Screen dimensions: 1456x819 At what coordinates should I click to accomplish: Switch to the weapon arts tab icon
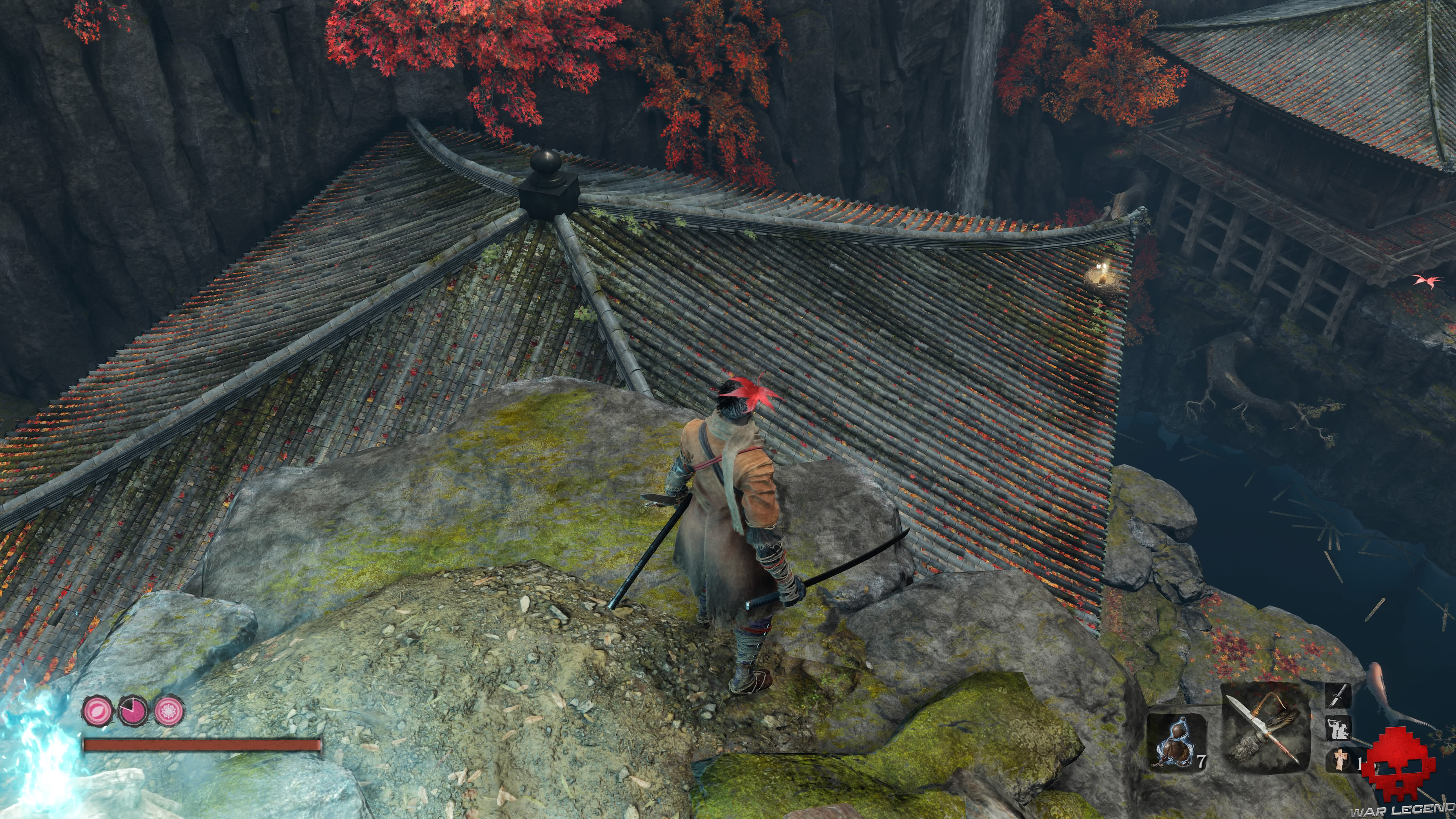click(1337, 696)
